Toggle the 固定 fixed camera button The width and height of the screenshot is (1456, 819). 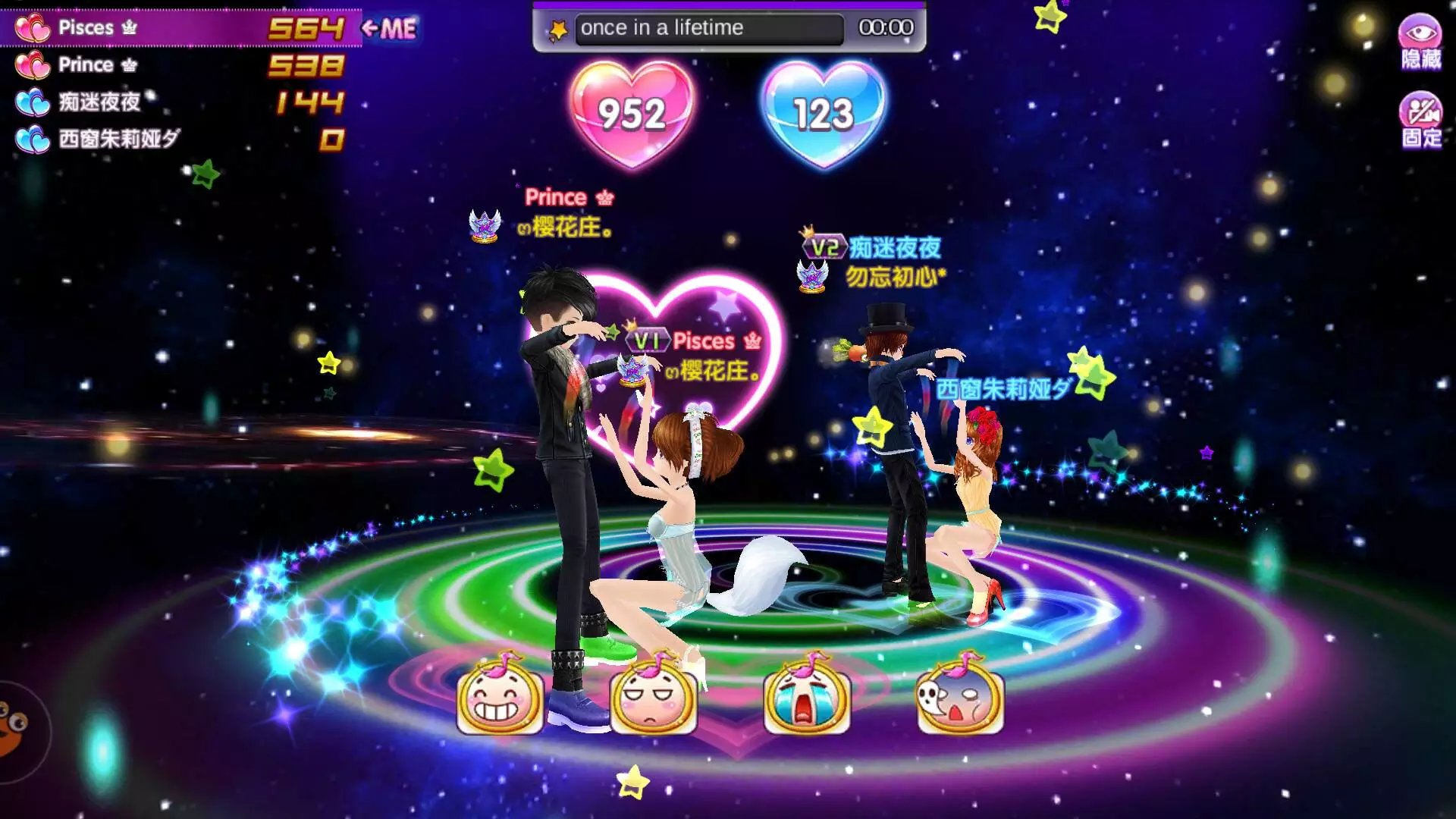pyautogui.click(x=1420, y=120)
